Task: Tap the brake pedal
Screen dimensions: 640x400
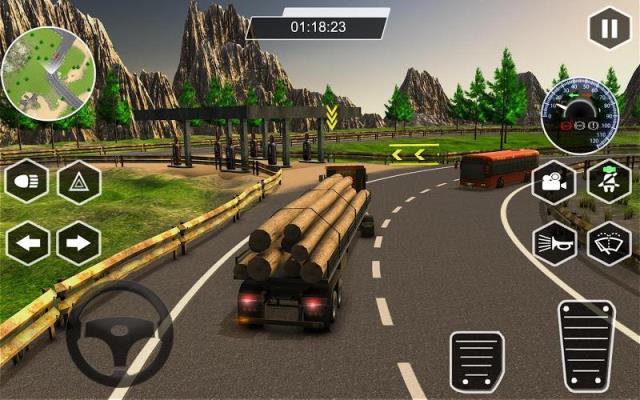Action: 477,361
